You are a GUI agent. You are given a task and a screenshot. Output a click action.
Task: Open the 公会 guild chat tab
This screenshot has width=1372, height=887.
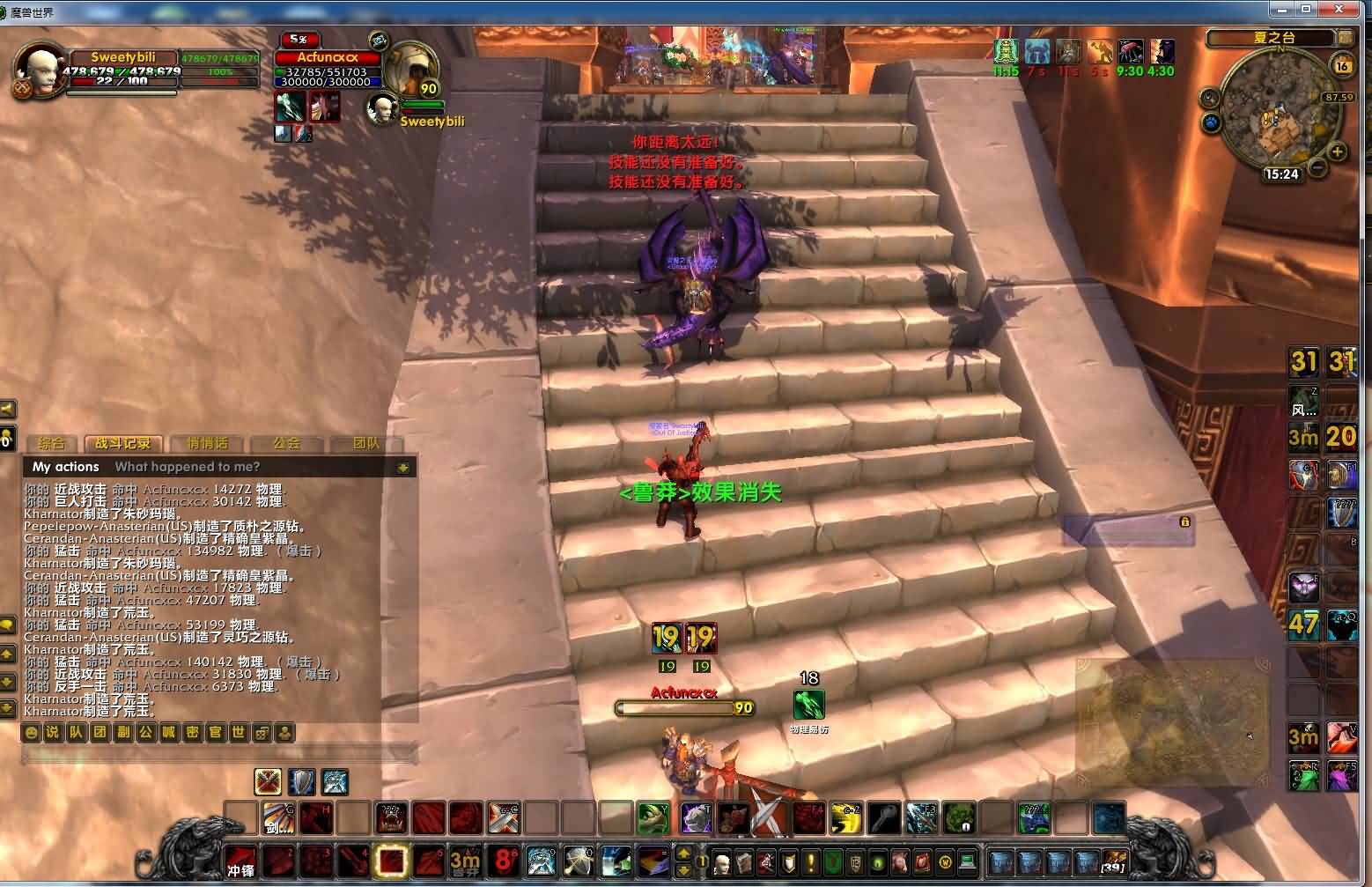click(x=286, y=443)
